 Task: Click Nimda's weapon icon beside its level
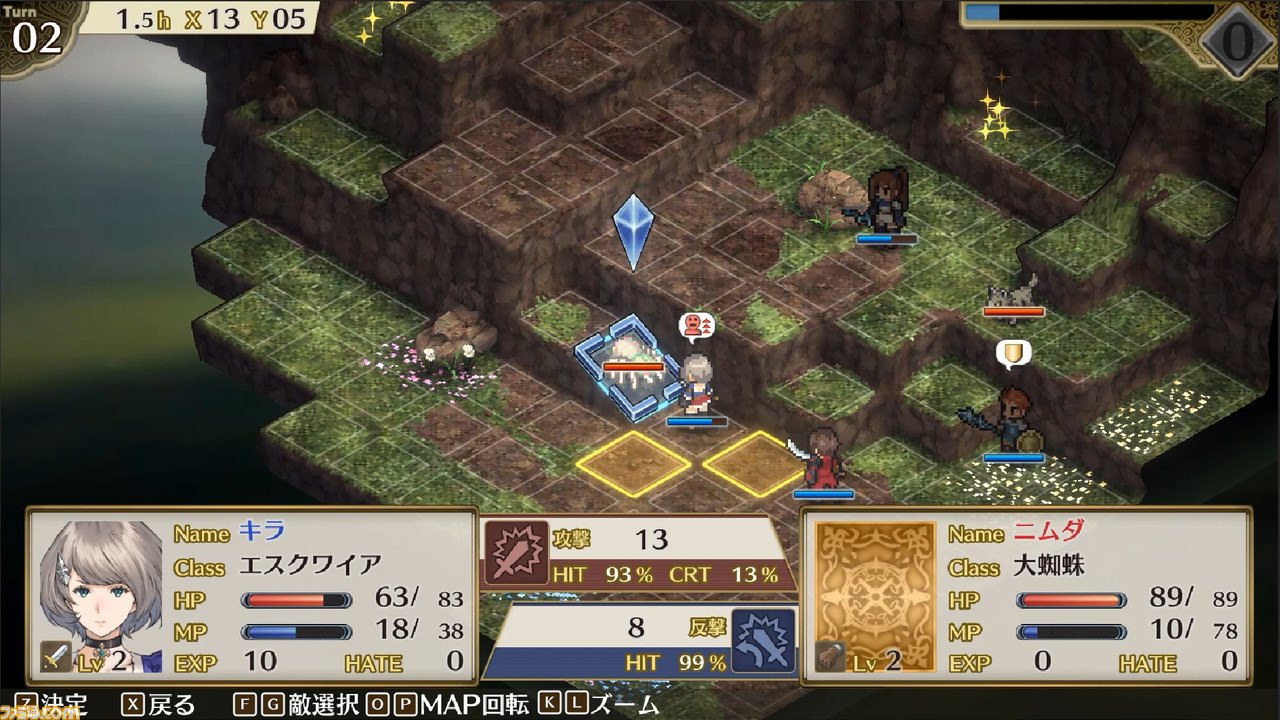829,657
